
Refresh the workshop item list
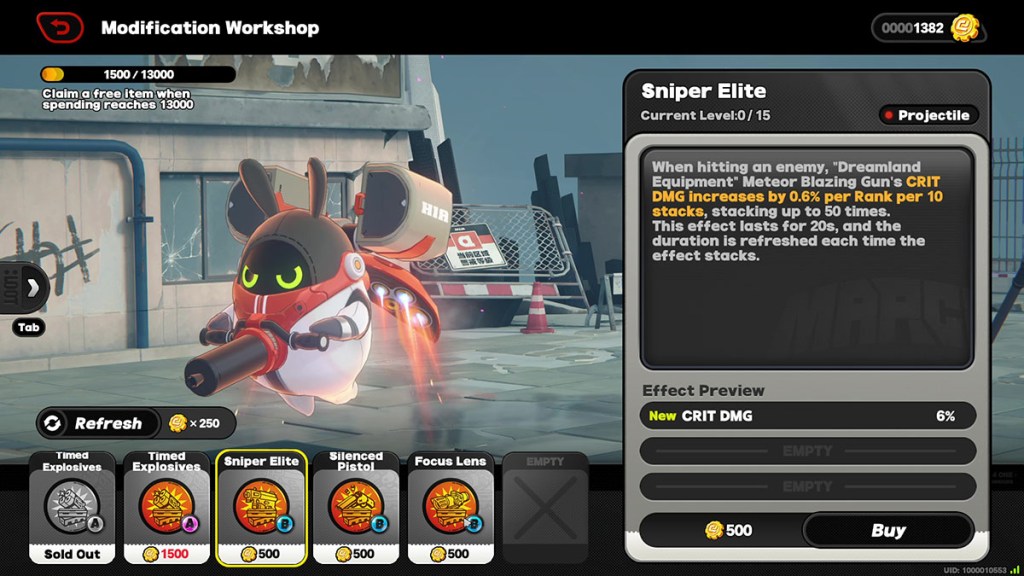pyautogui.click(x=97, y=423)
